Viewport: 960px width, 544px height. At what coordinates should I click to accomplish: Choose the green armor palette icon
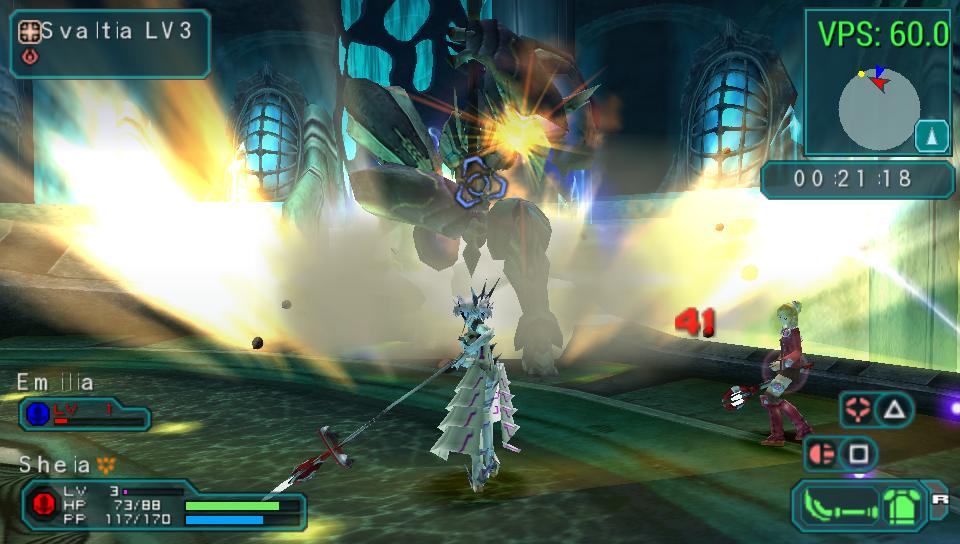[901, 505]
